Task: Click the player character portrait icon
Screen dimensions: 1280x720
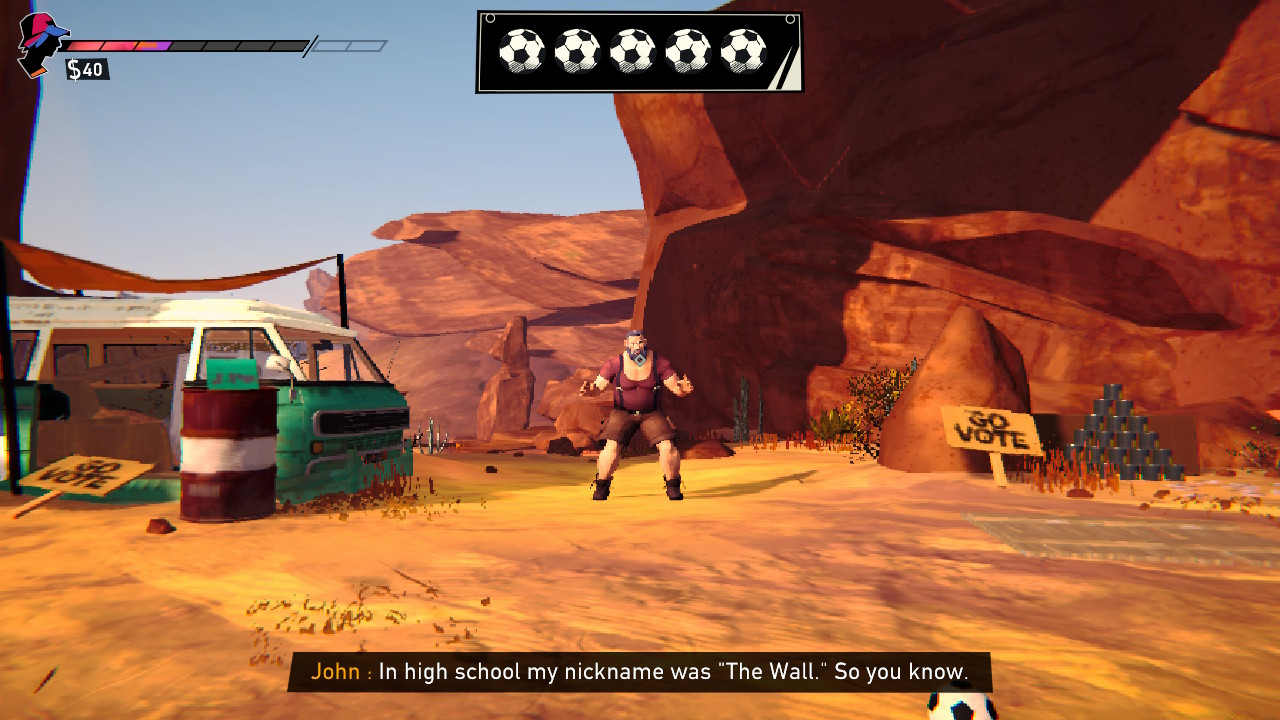Action: click(x=41, y=44)
